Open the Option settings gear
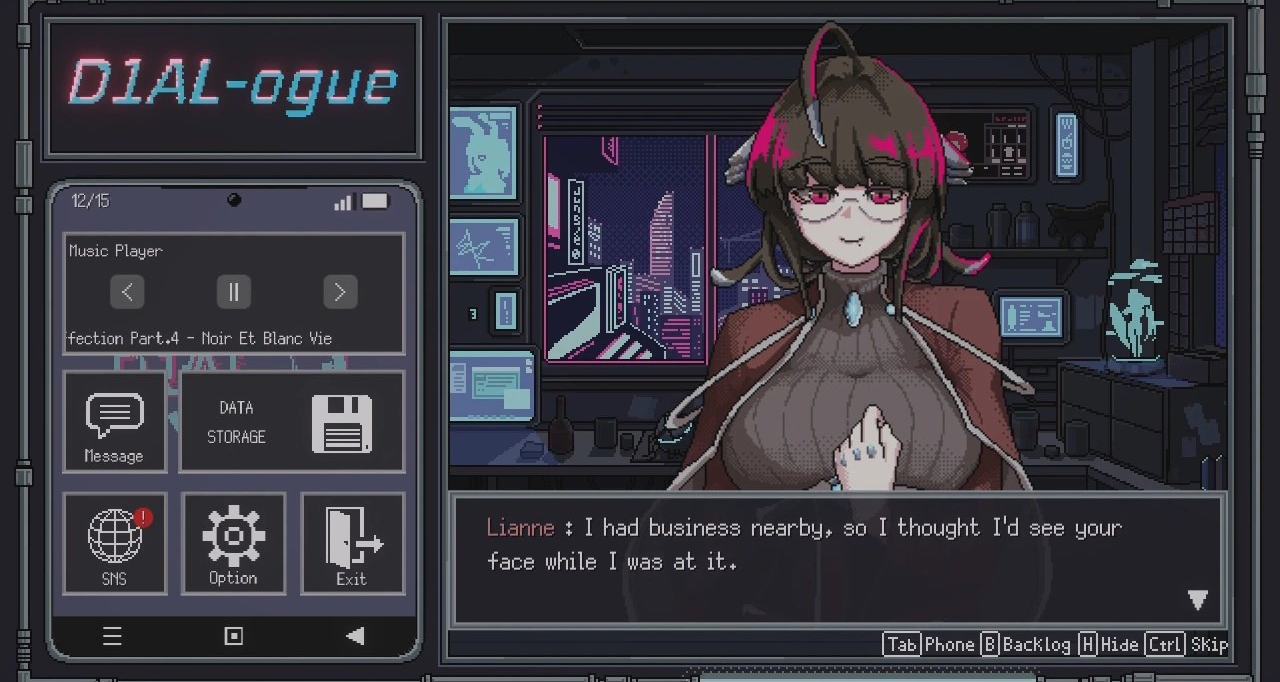The height and width of the screenshot is (682, 1280). 233,543
